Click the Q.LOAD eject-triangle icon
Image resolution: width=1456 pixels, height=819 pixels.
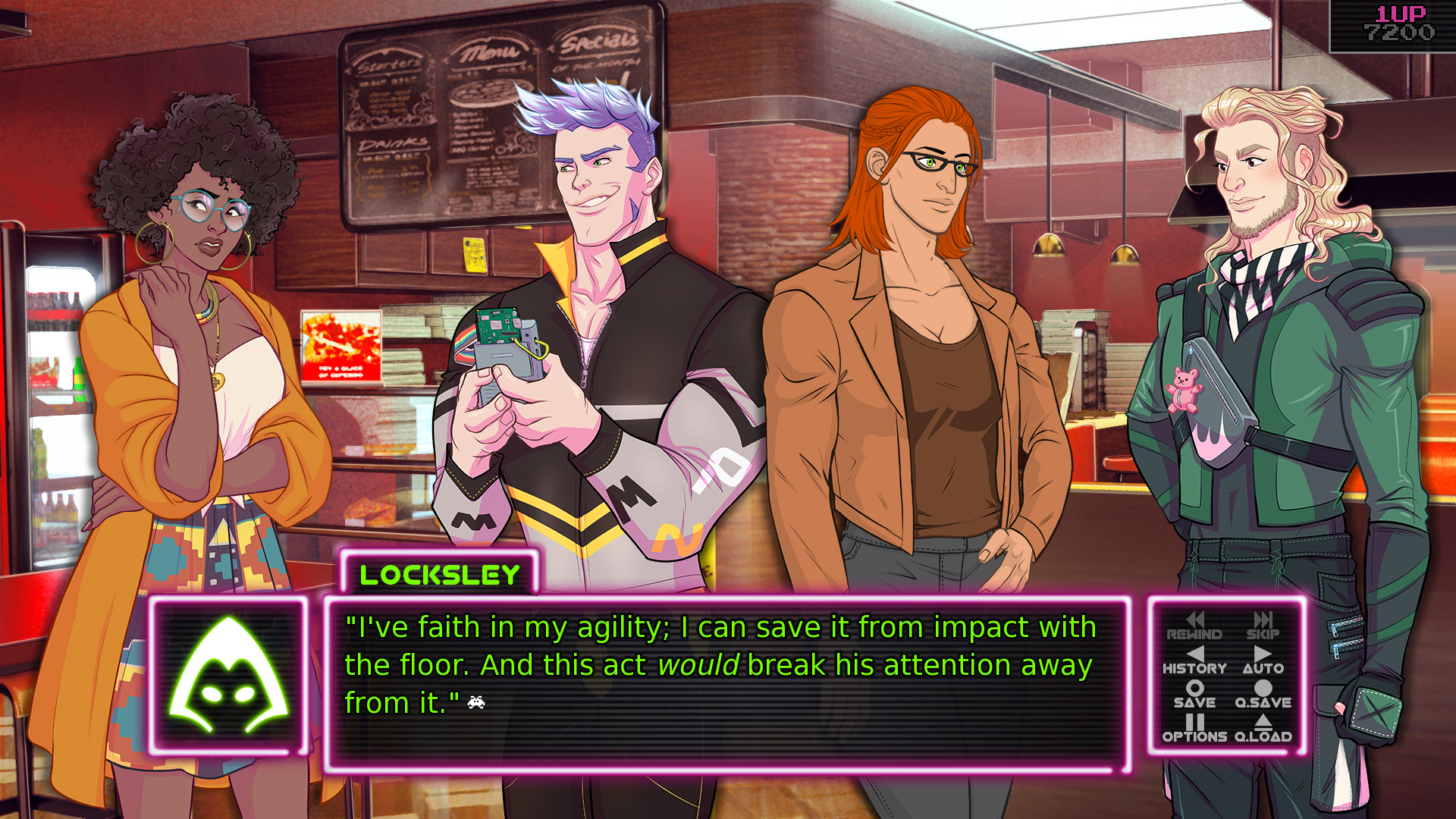1264,721
